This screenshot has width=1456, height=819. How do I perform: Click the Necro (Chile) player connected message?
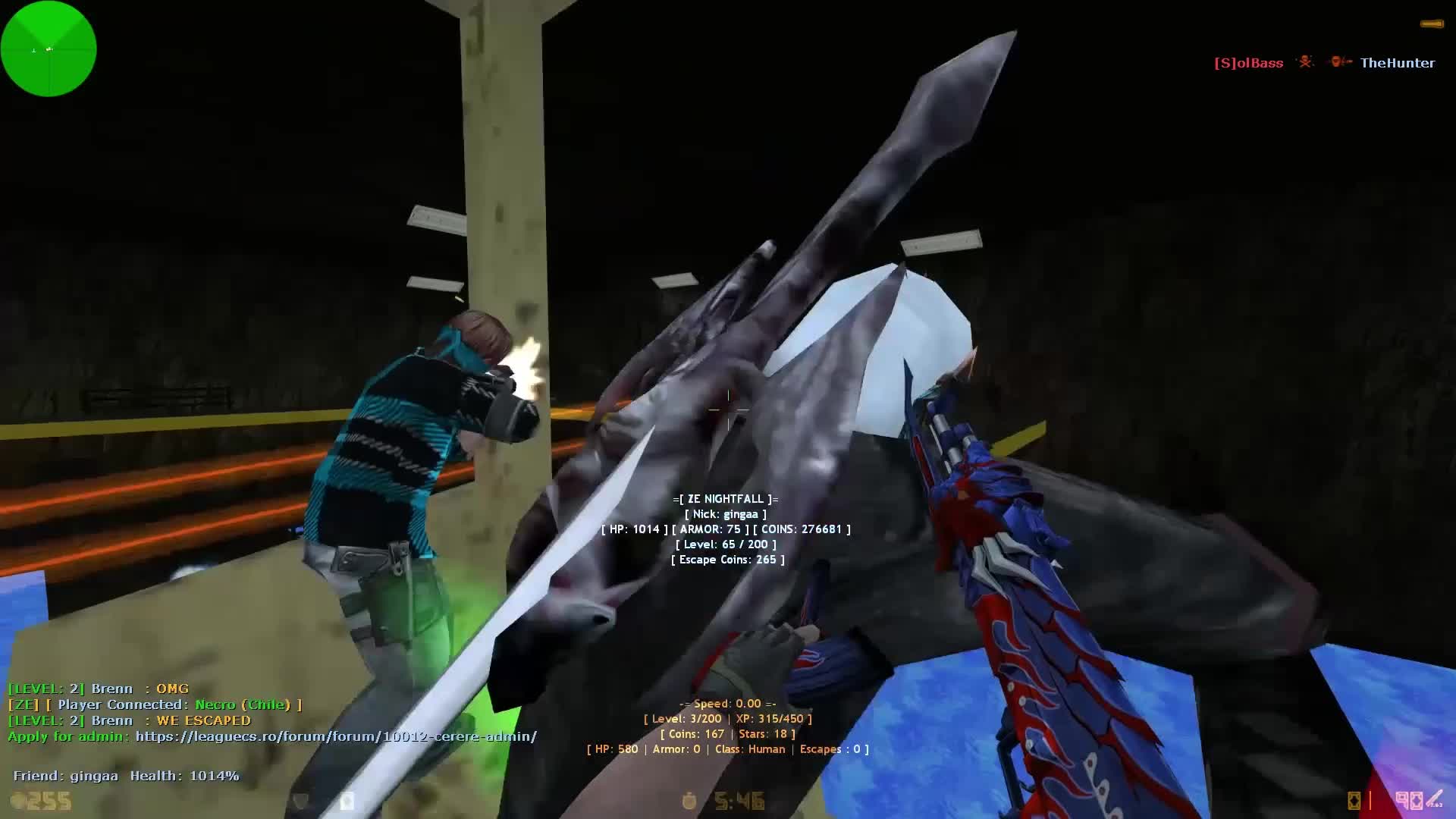(x=243, y=704)
